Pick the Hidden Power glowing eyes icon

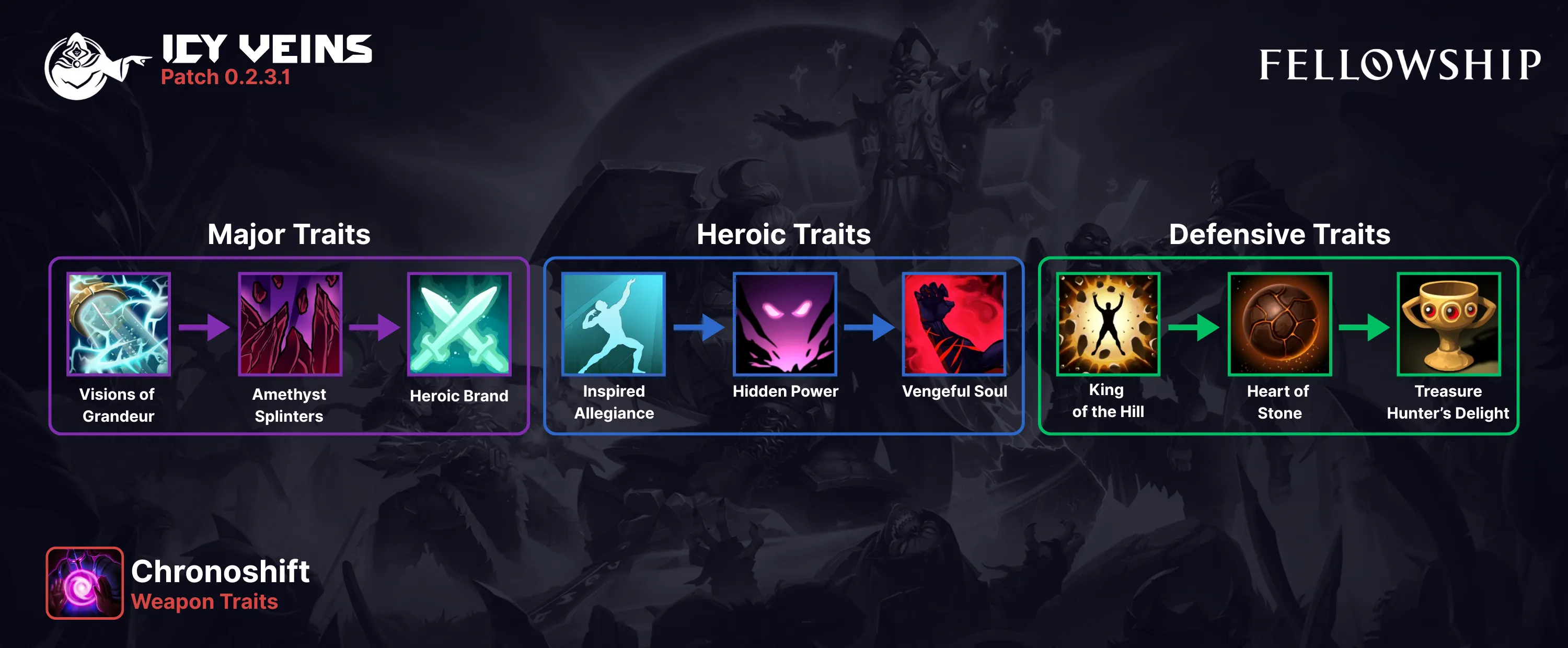(785, 323)
